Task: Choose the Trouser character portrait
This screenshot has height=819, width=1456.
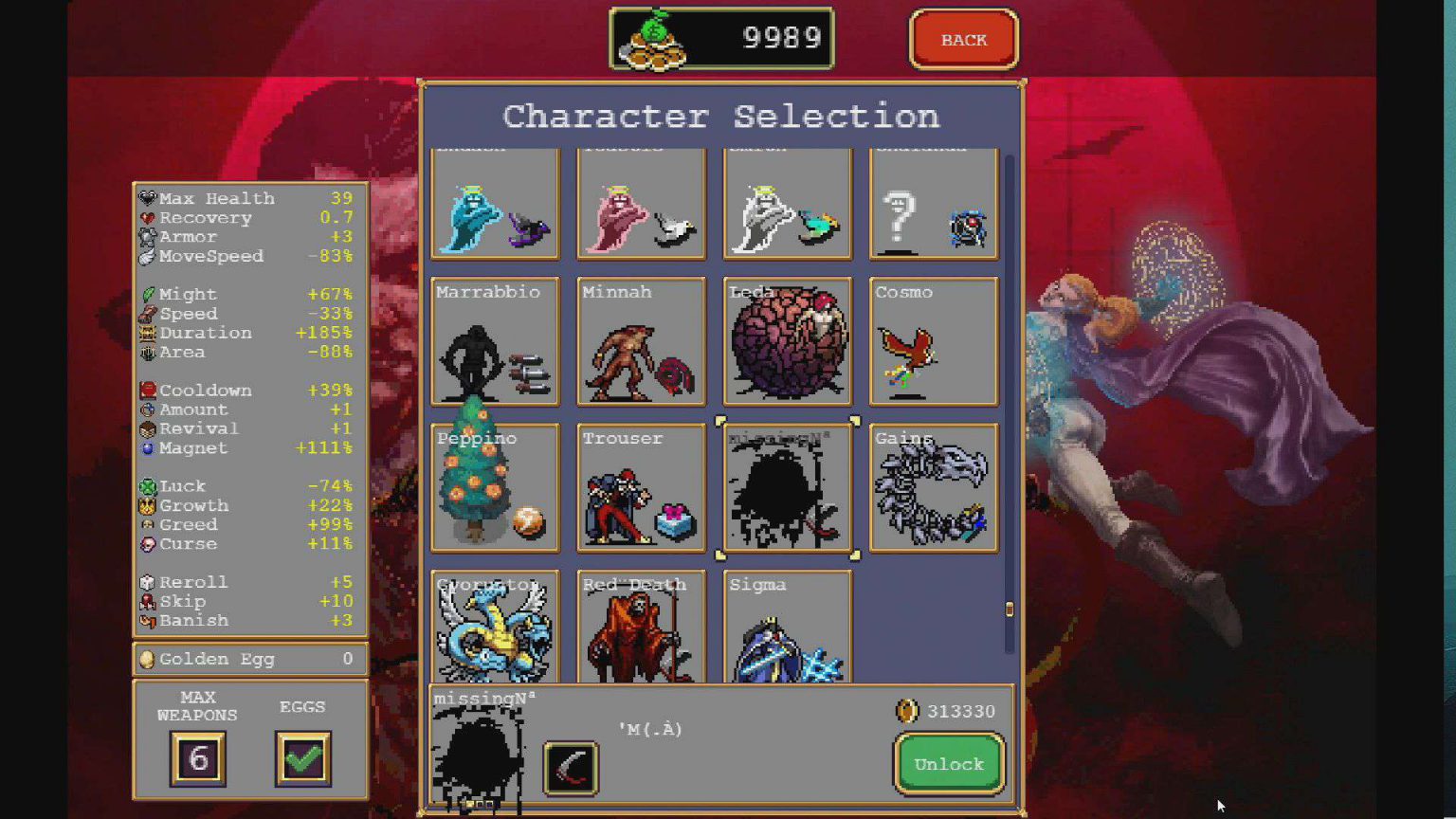Action: [x=640, y=488]
